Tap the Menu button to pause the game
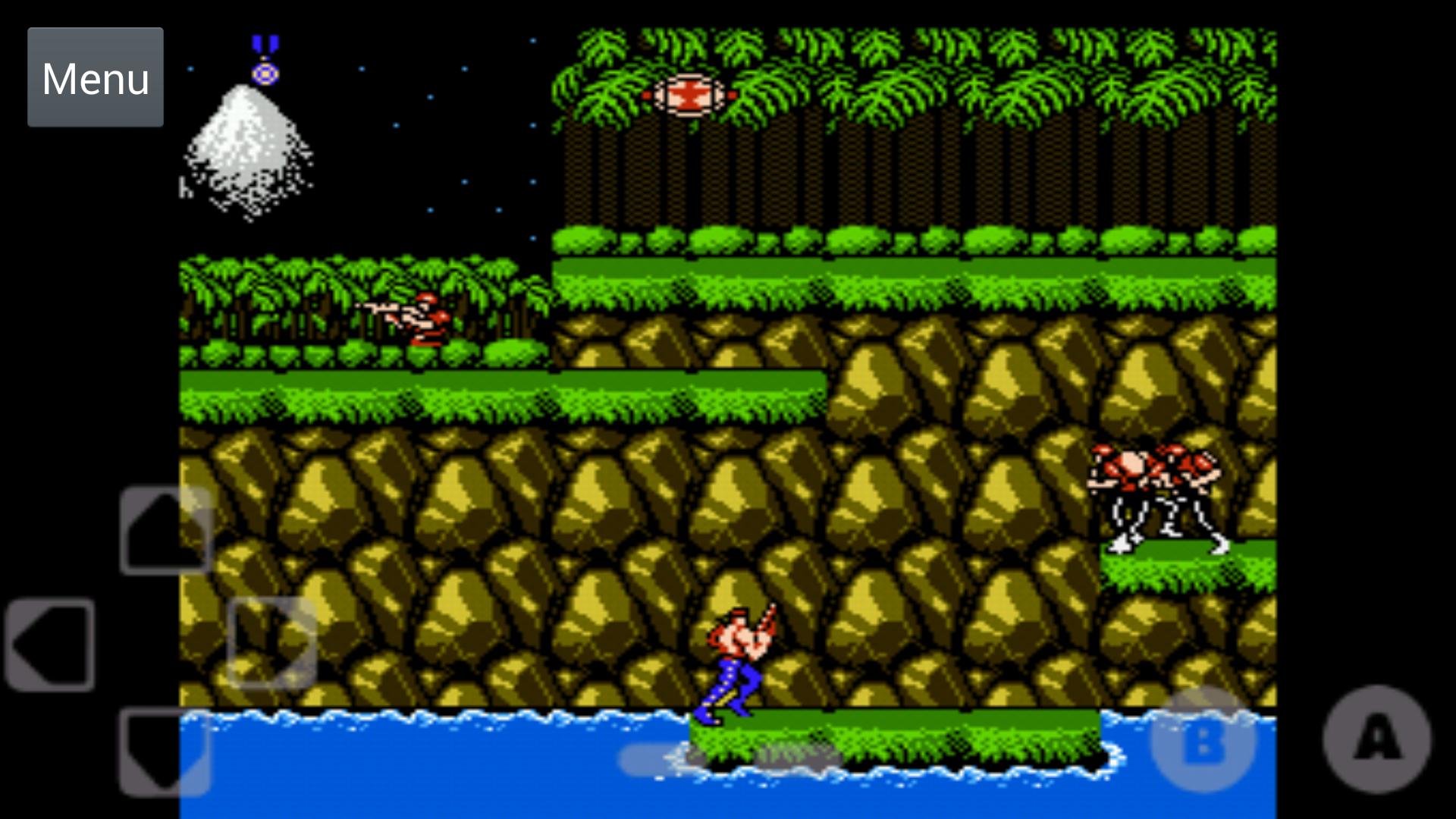1456x819 pixels. [x=95, y=77]
